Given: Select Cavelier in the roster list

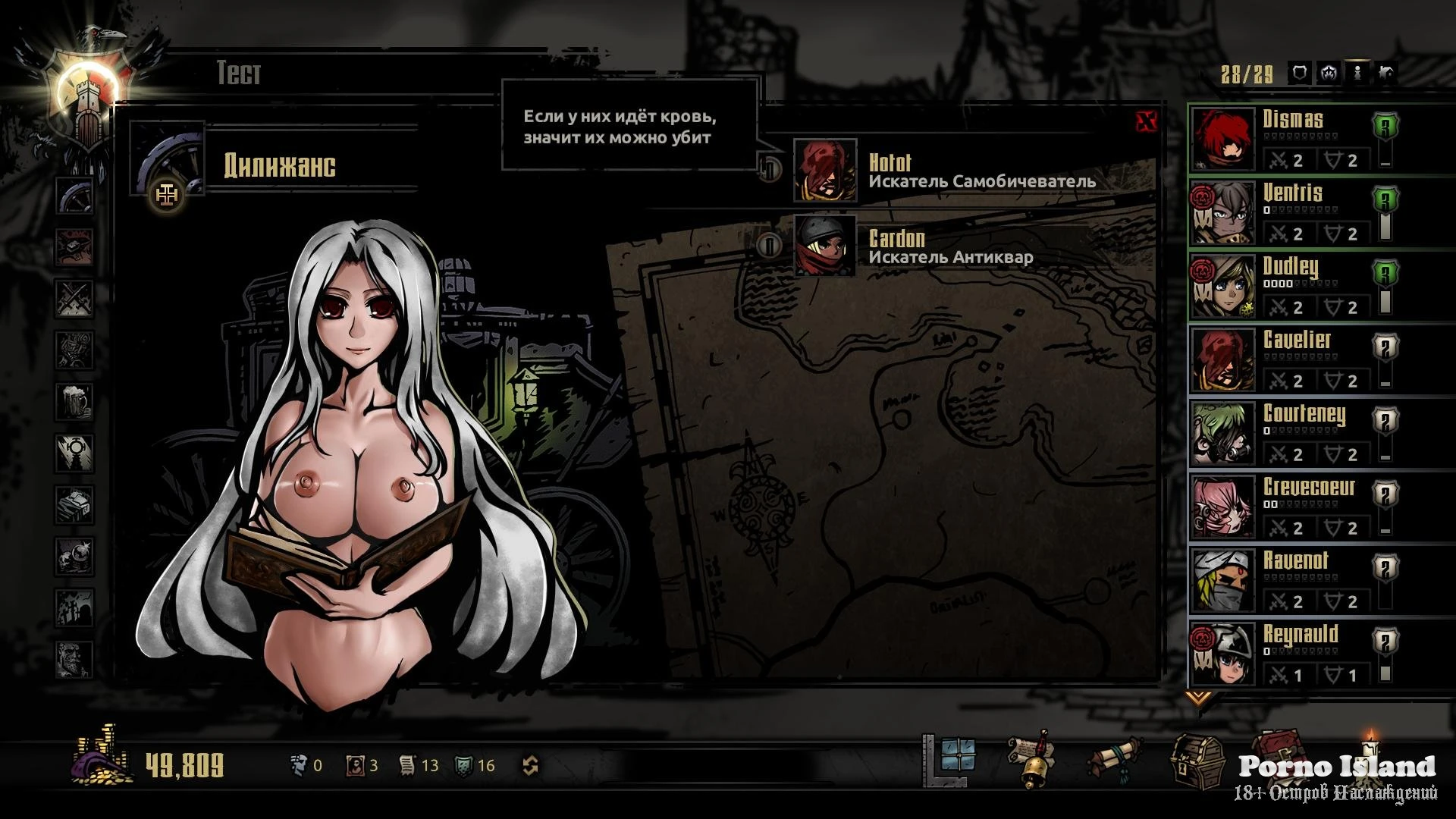Looking at the screenshot, I should (1289, 359).
